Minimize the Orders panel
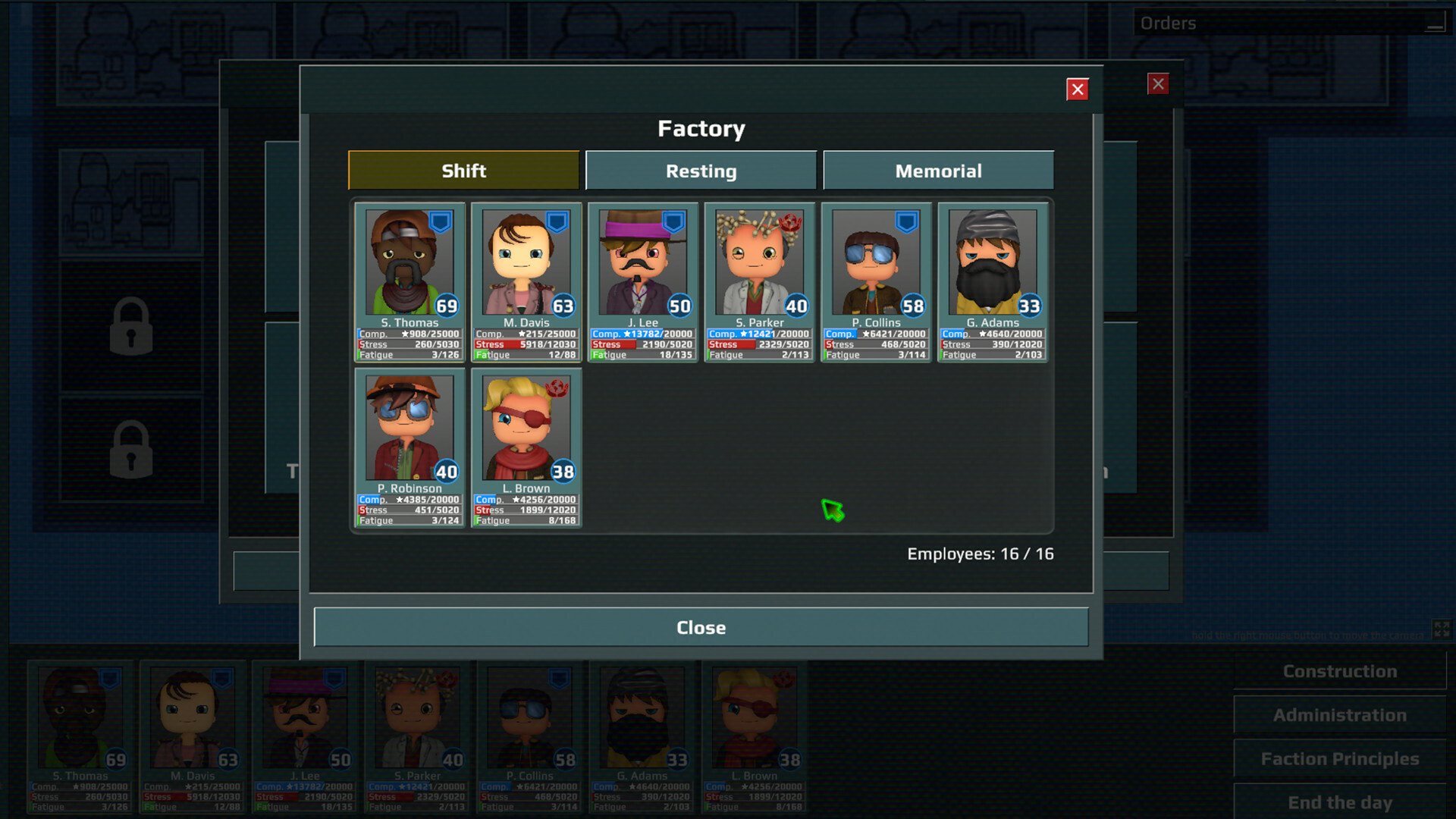 (1434, 24)
